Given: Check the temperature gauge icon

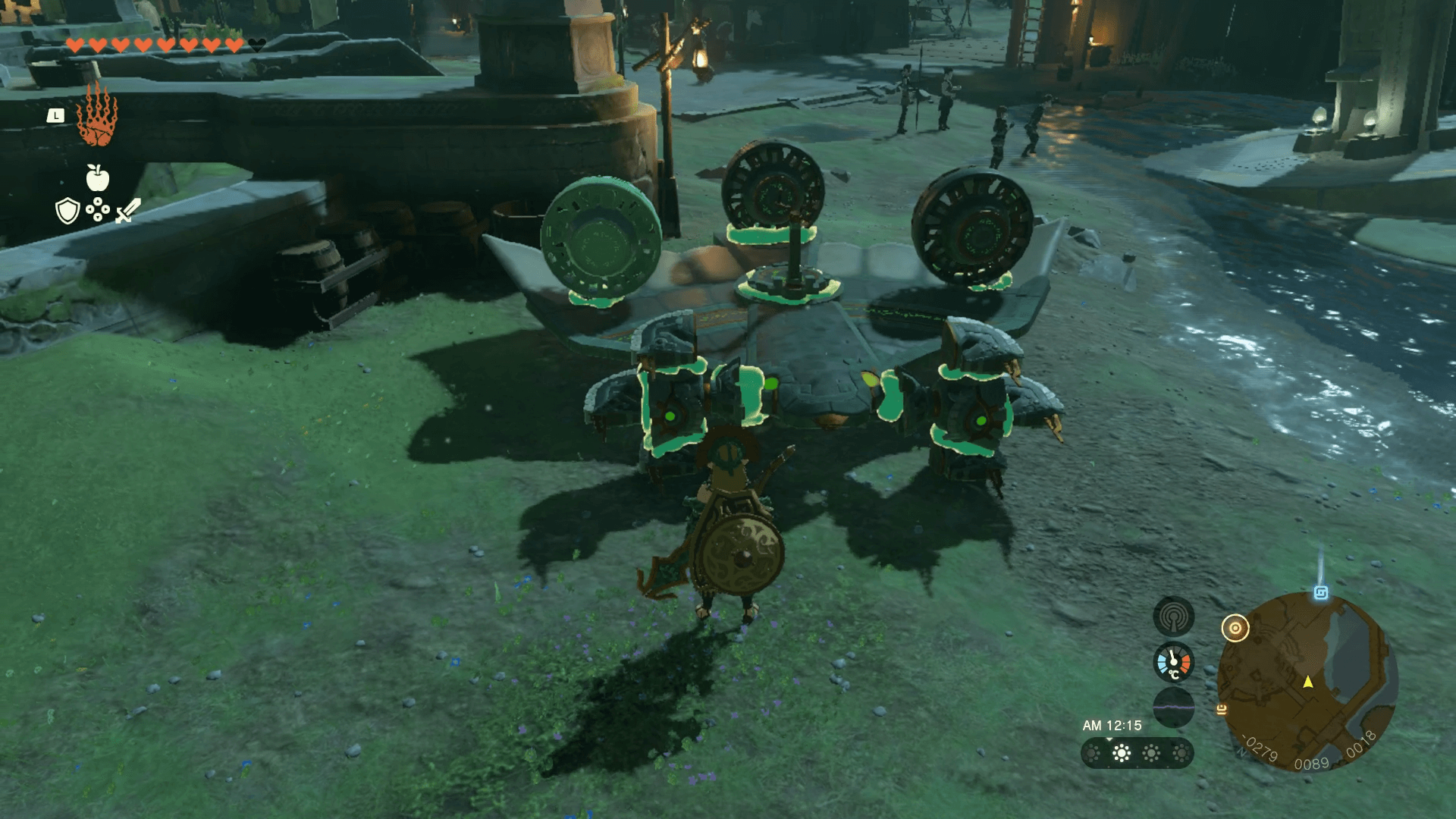Looking at the screenshot, I should pyautogui.click(x=1173, y=662).
